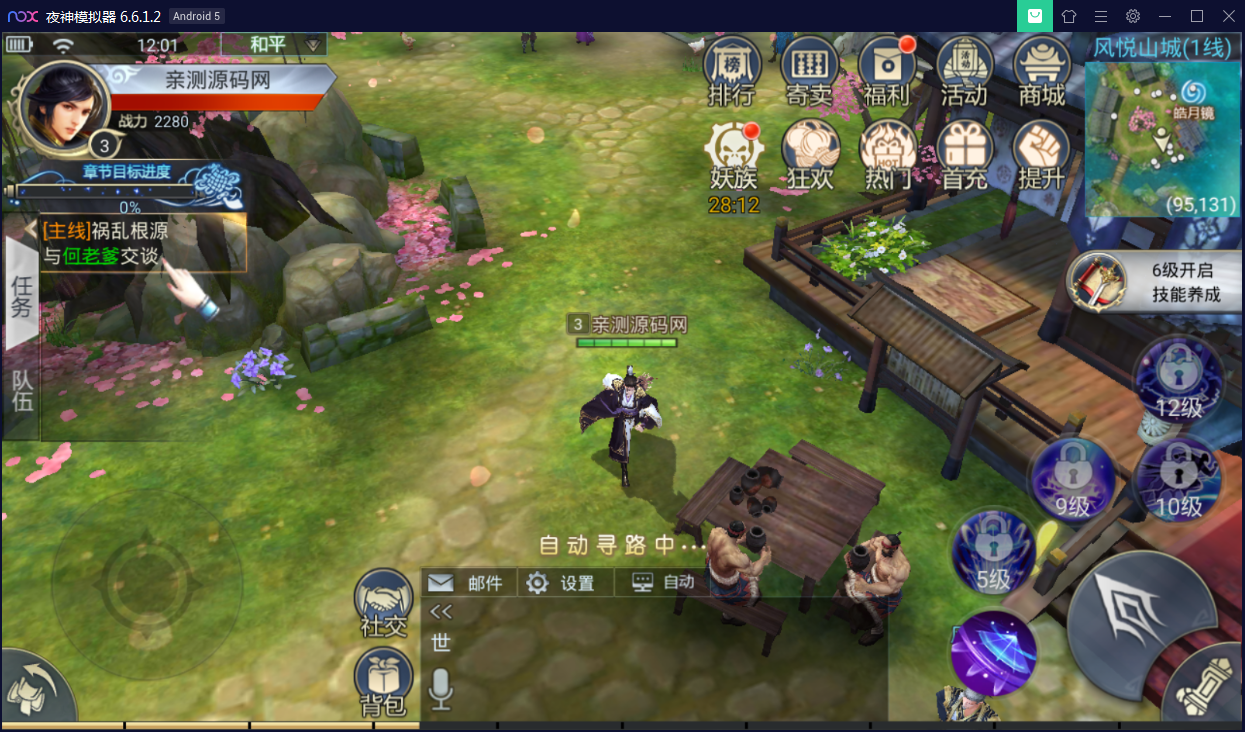Image resolution: width=1245 pixels, height=732 pixels.
Task: Open the 寄卖 consignment market
Action: coord(809,70)
